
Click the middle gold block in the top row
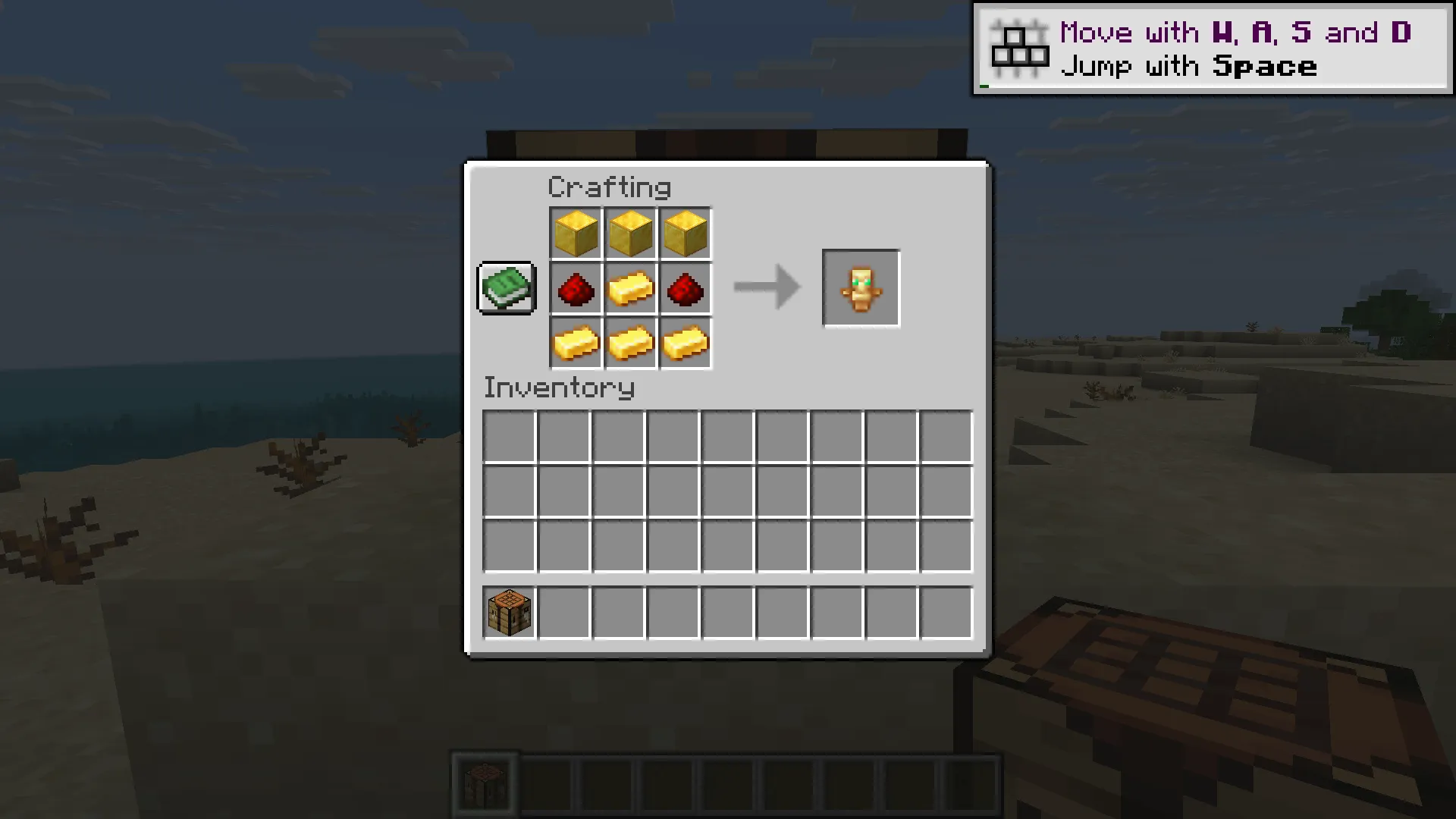pos(630,233)
